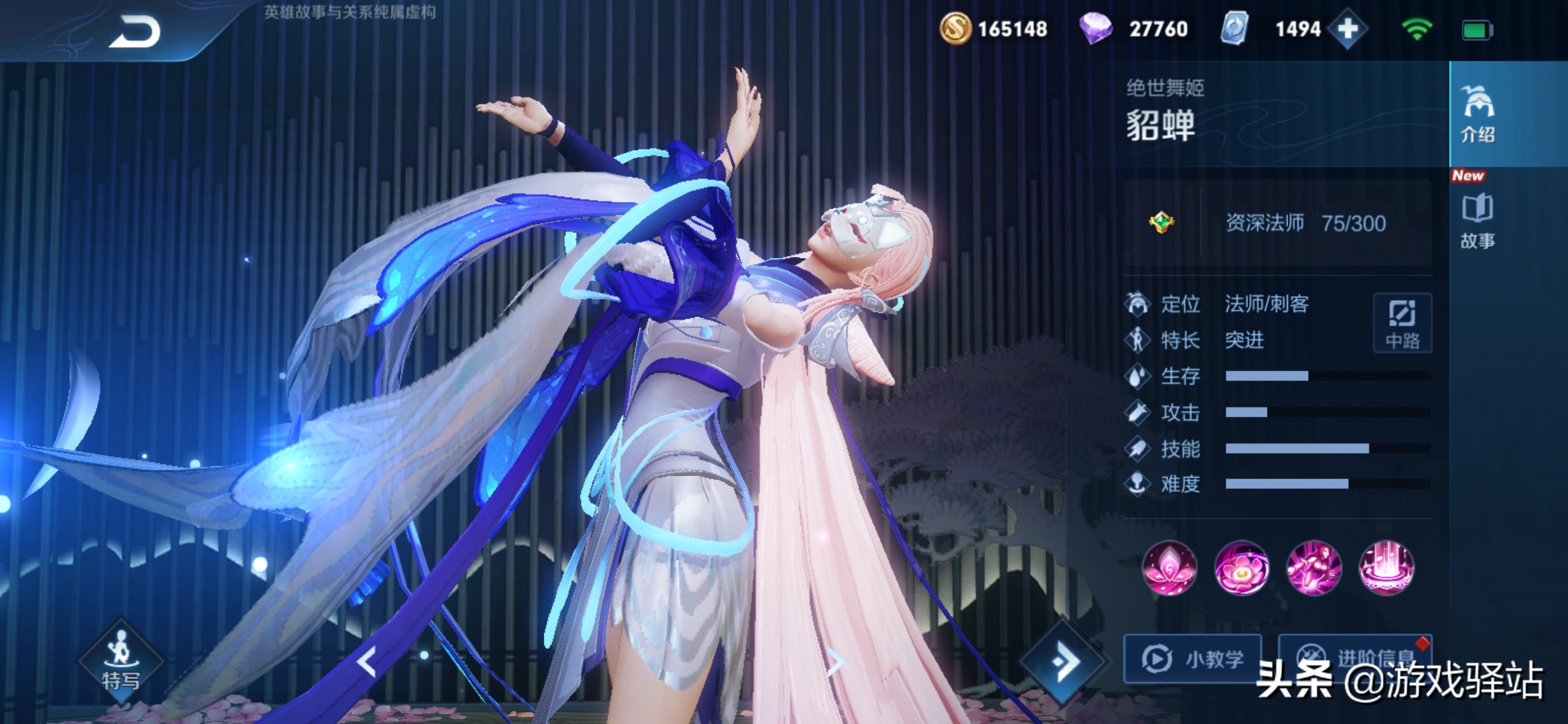1568x724 pixels.
Task: Show the next hero with right arrow
Action: [836, 662]
